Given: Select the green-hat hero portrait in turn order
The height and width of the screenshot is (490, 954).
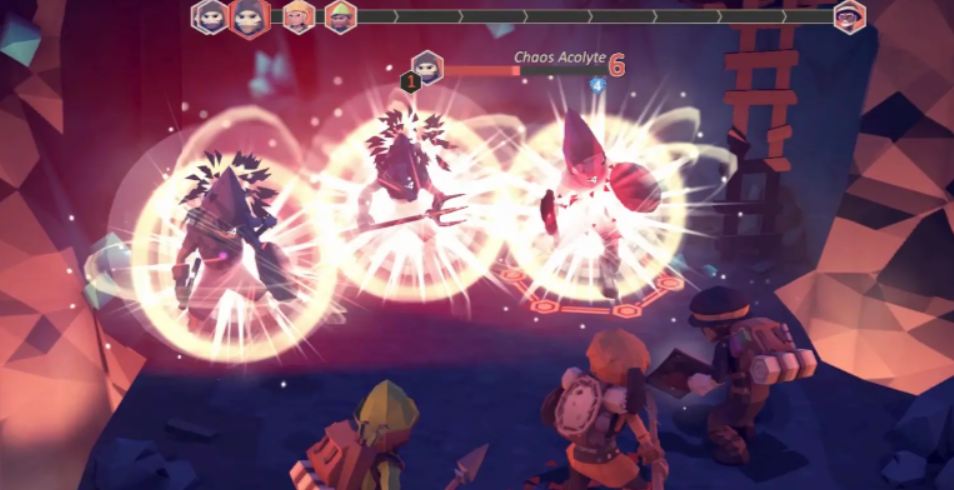Looking at the screenshot, I should point(341,16).
